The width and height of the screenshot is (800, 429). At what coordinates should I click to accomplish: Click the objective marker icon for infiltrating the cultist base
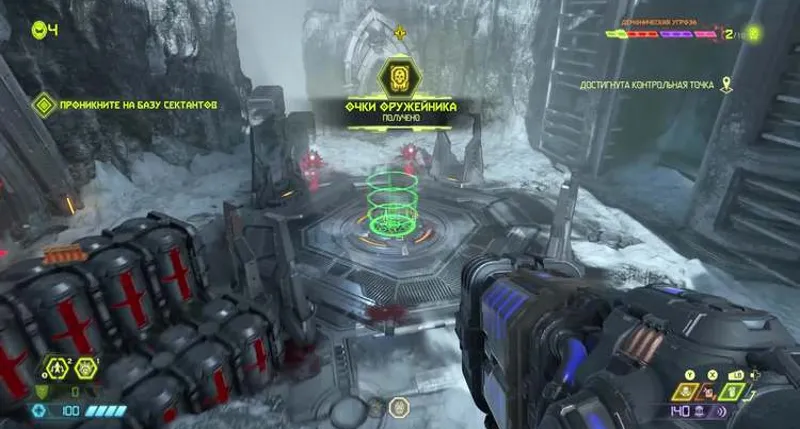click(x=43, y=103)
